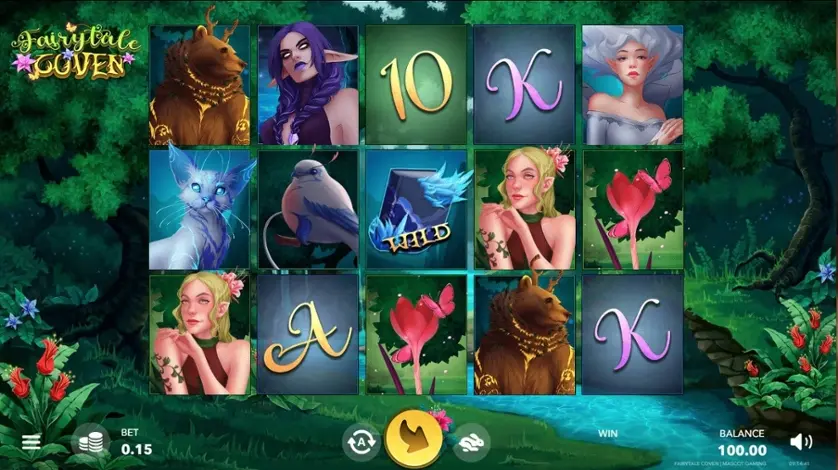Enable autoplay spins

point(359,441)
